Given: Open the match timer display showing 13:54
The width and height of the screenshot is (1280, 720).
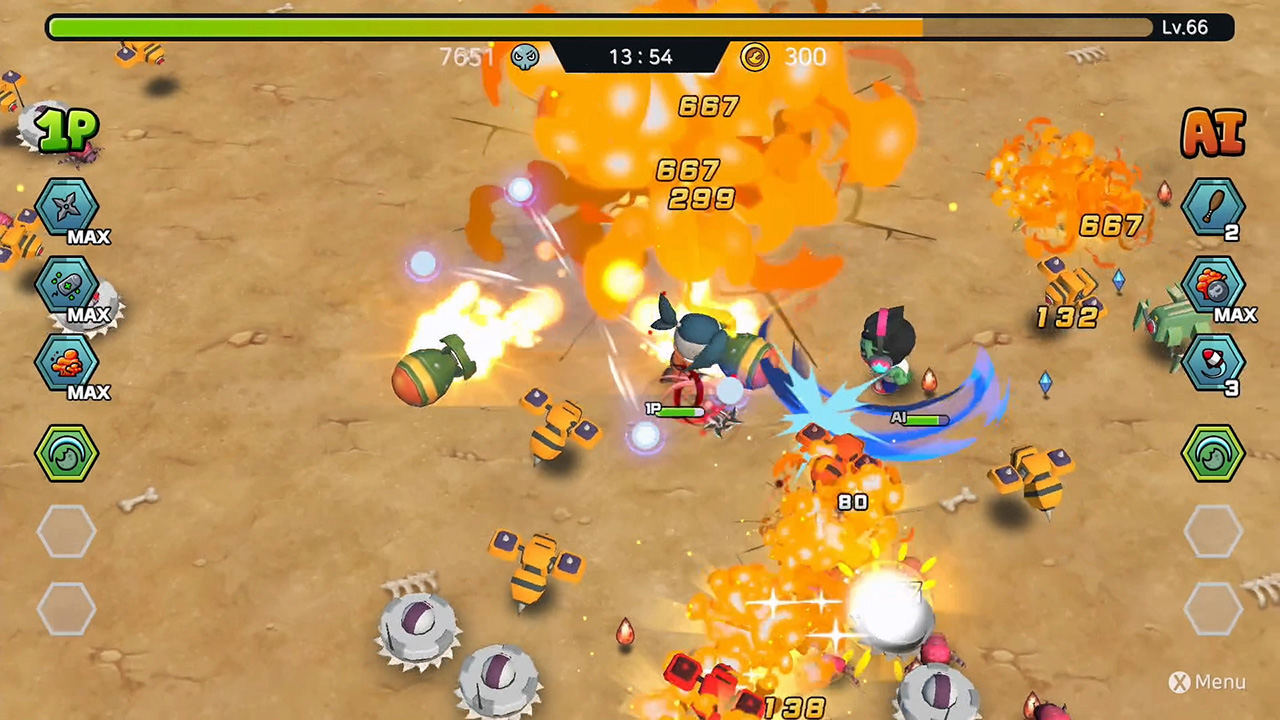Looking at the screenshot, I should pos(640,57).
